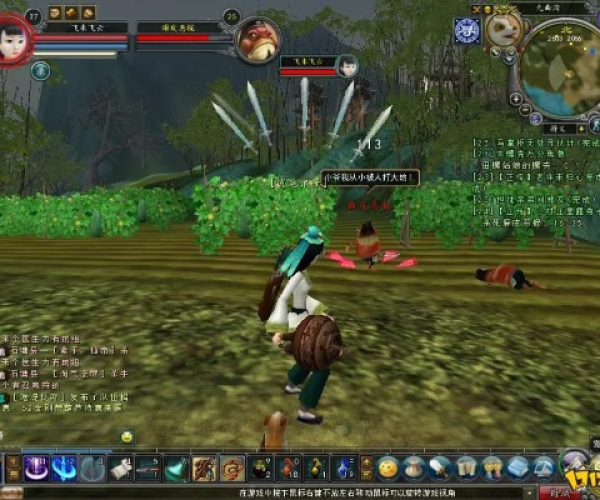The height and width of the screenshot is (500, 600).
Task: Click the blue square buff icon beside the pet
Action: pos(466,30)
